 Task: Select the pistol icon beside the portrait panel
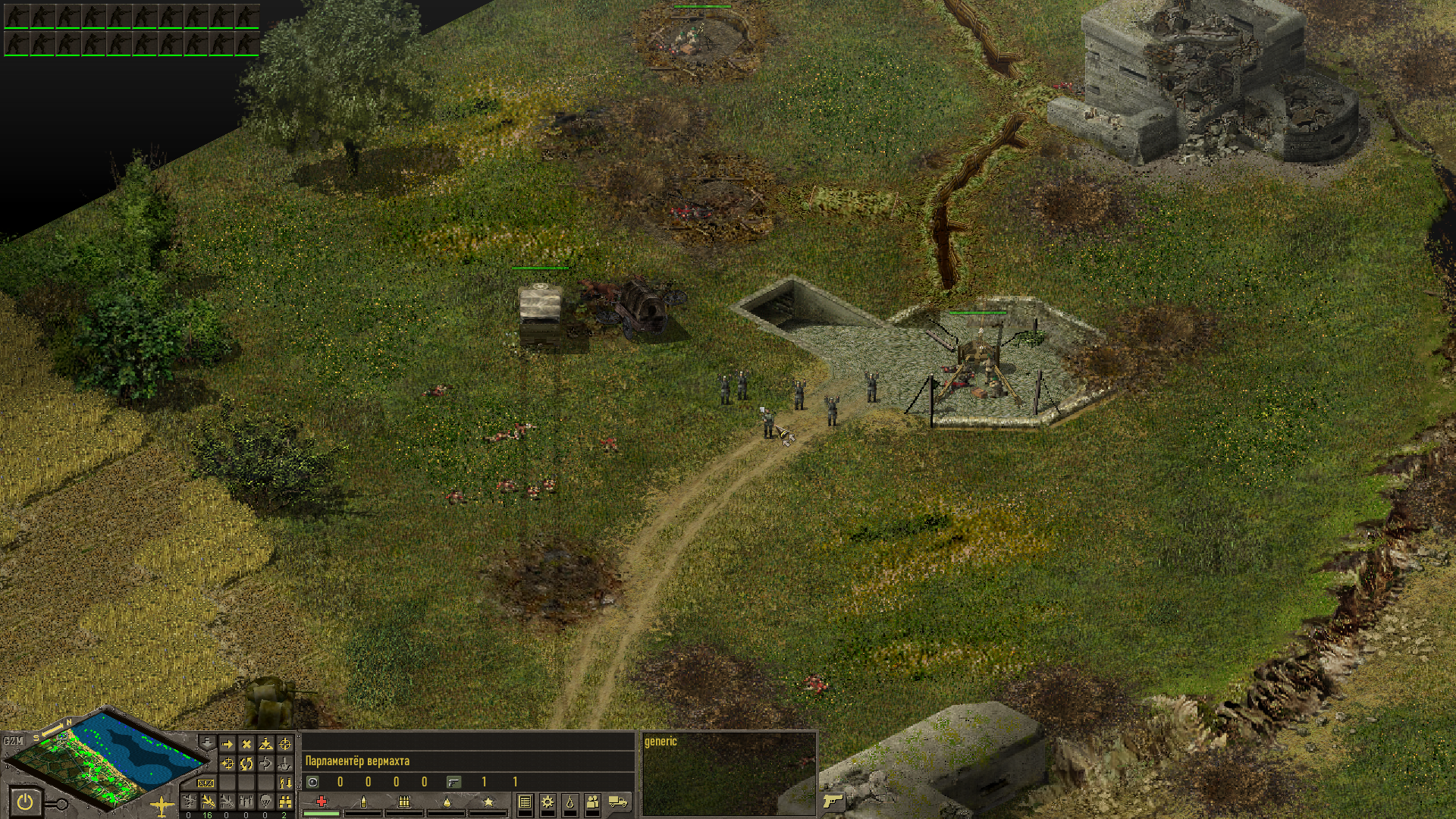click(832, 801)
